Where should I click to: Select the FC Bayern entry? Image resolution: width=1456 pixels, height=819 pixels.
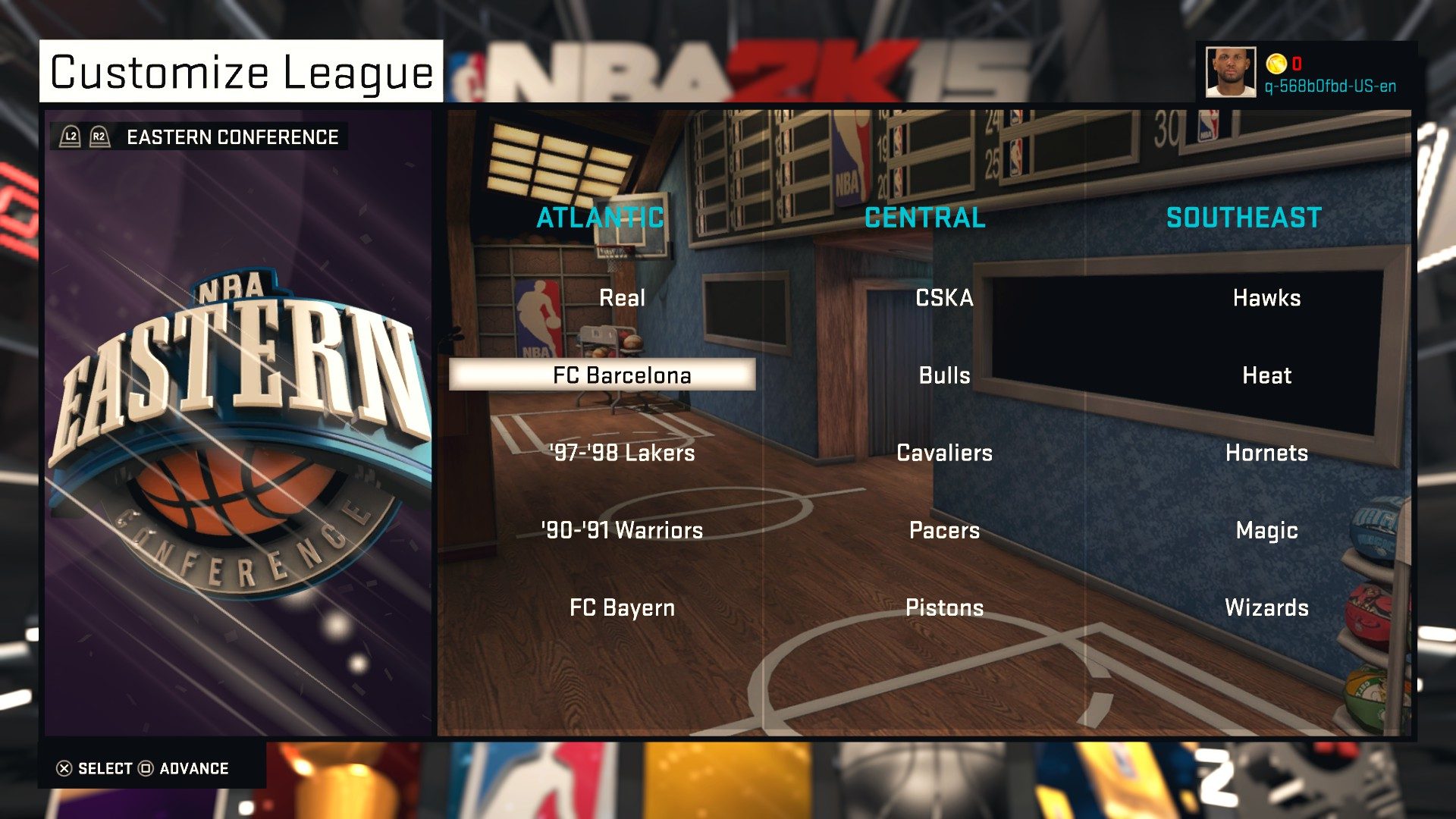pos(622,607)
